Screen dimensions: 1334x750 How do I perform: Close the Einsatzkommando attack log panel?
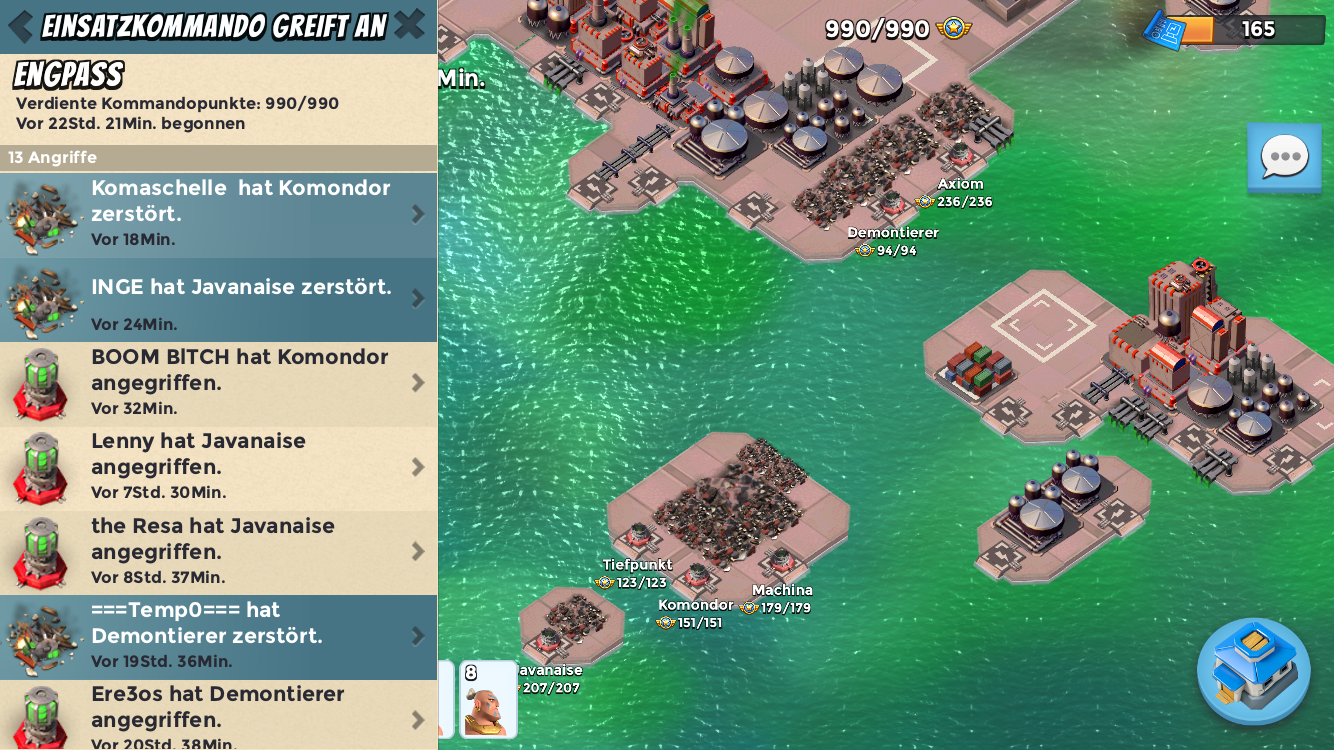pos(409,26)
